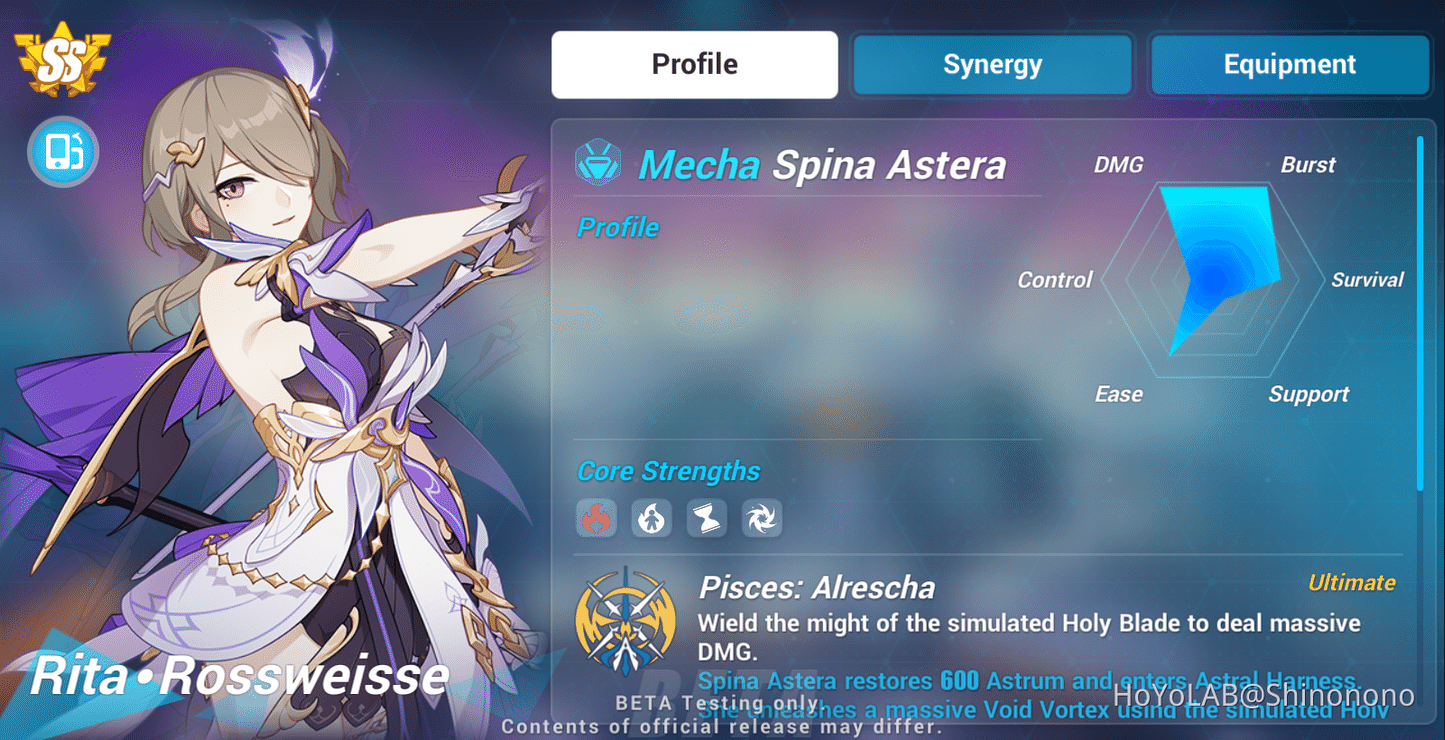Image resolution: width=1445 pixels, height=740 pixels.
Task: Click the DMG label on the stat chart
Action: tap(1118, 164)
